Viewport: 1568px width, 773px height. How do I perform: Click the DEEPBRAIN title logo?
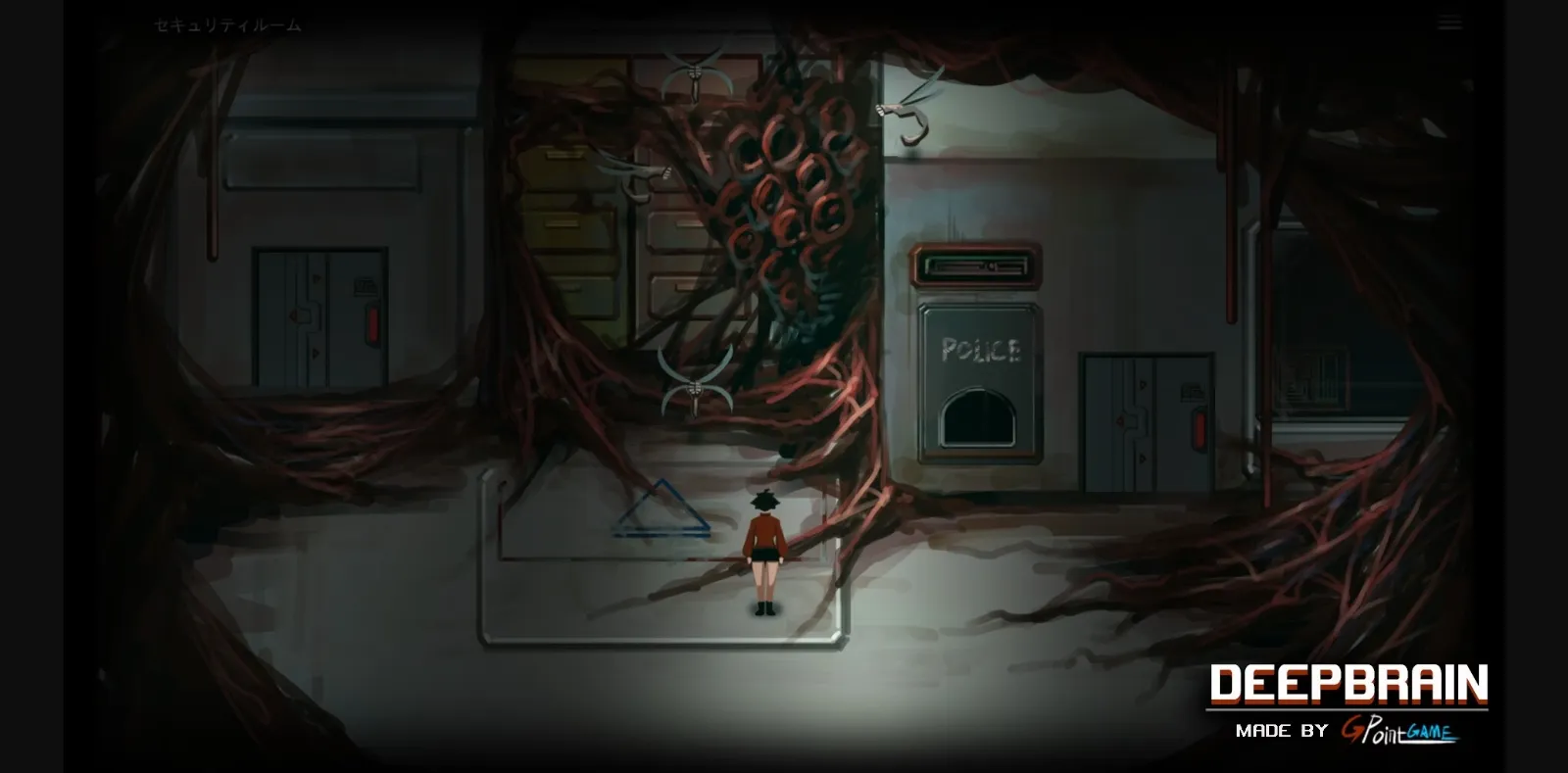click(1347, 683)
